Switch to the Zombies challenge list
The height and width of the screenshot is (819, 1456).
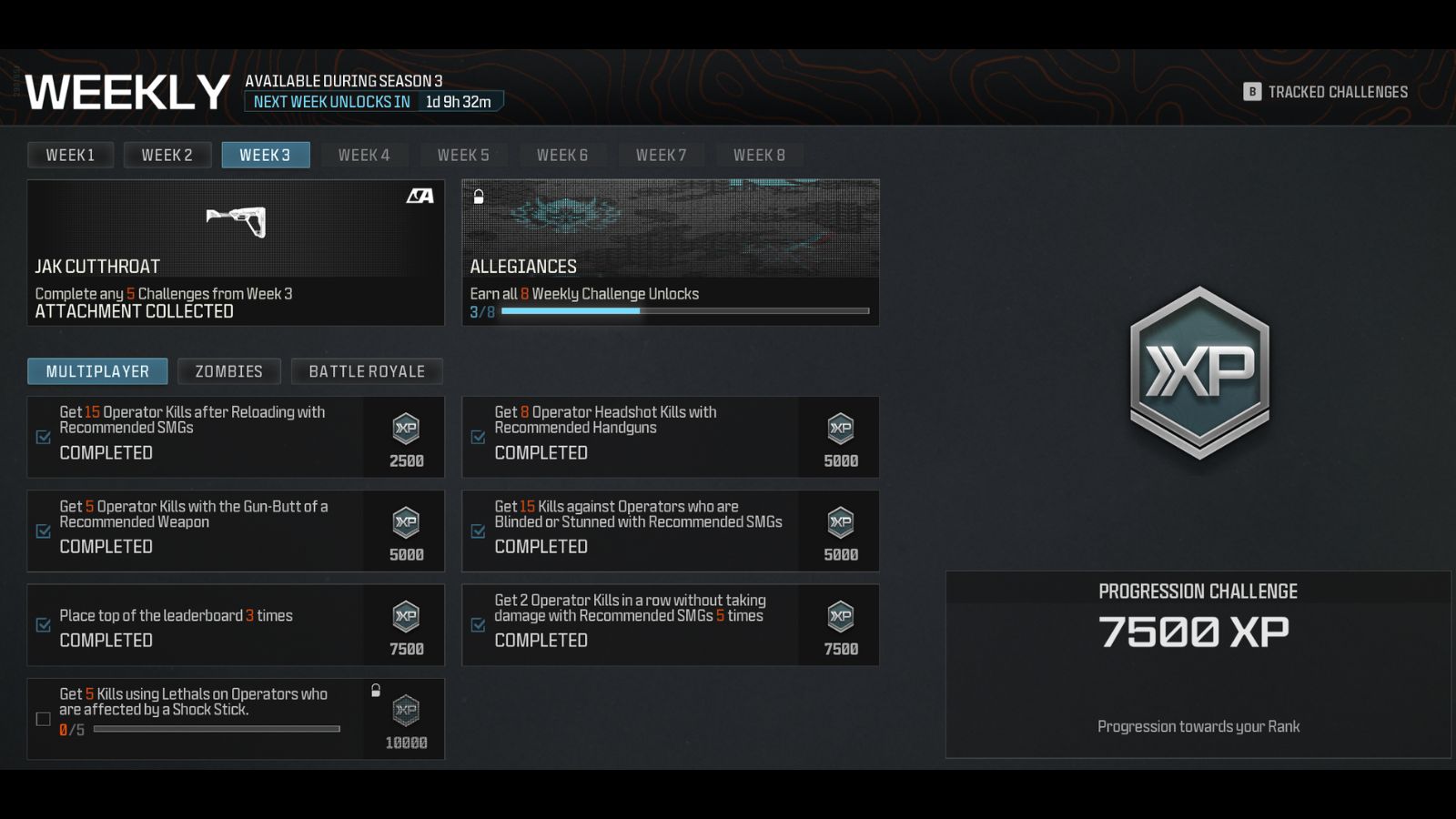[228, 370]
